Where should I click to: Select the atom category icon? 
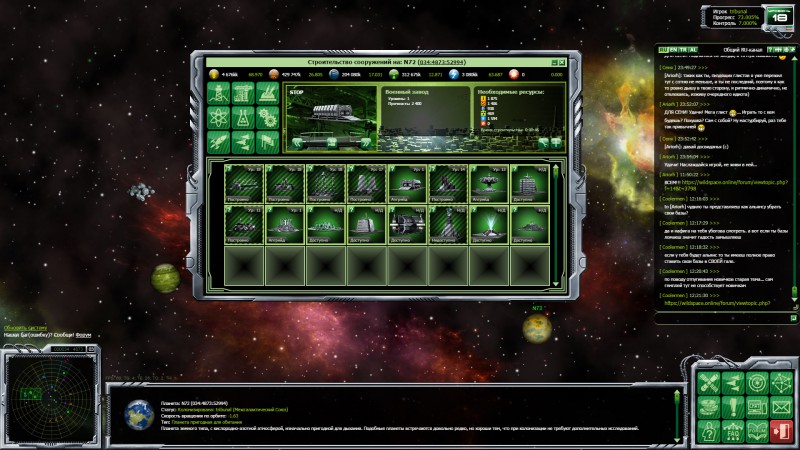click(218, 119)
